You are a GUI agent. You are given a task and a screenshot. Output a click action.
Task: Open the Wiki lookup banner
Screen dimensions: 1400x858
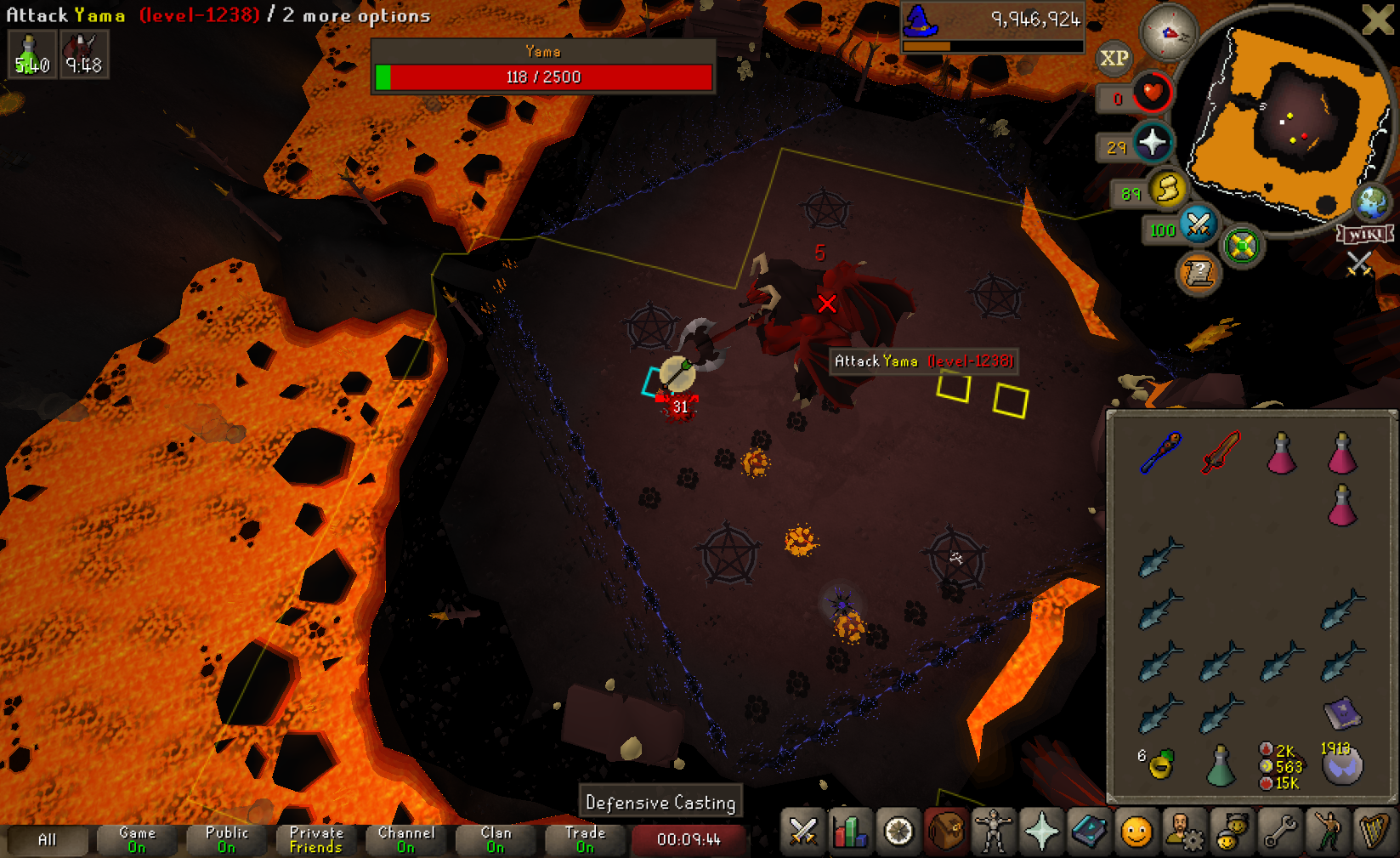click(1365, 234)
